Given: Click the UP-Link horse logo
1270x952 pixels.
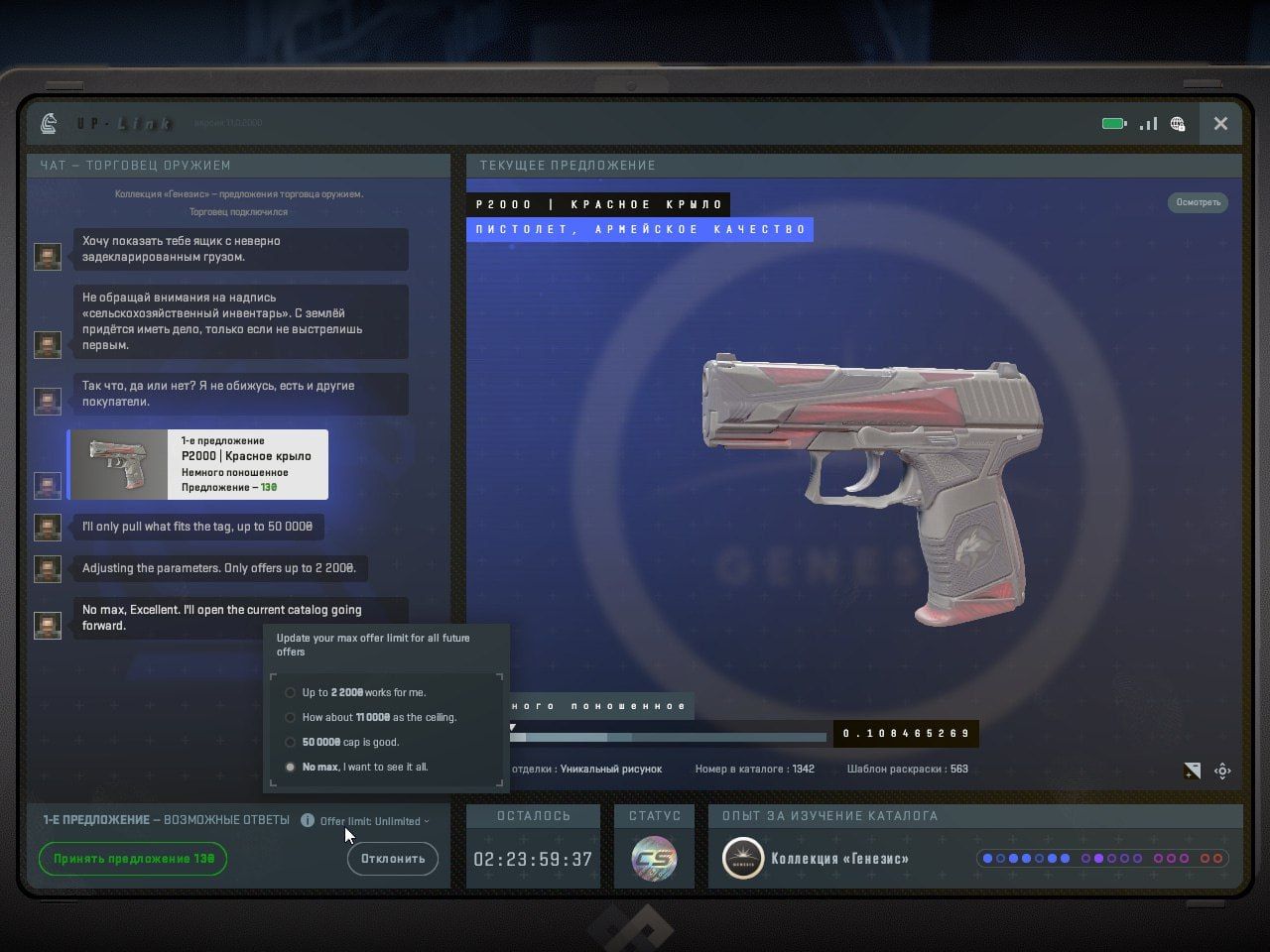Looking at the screenshot, I should 49,124.
